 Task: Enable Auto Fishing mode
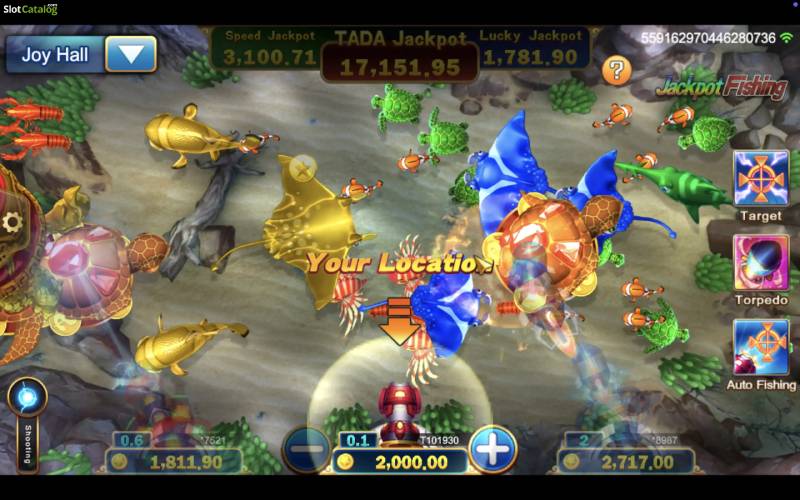(x=761, y=347)
